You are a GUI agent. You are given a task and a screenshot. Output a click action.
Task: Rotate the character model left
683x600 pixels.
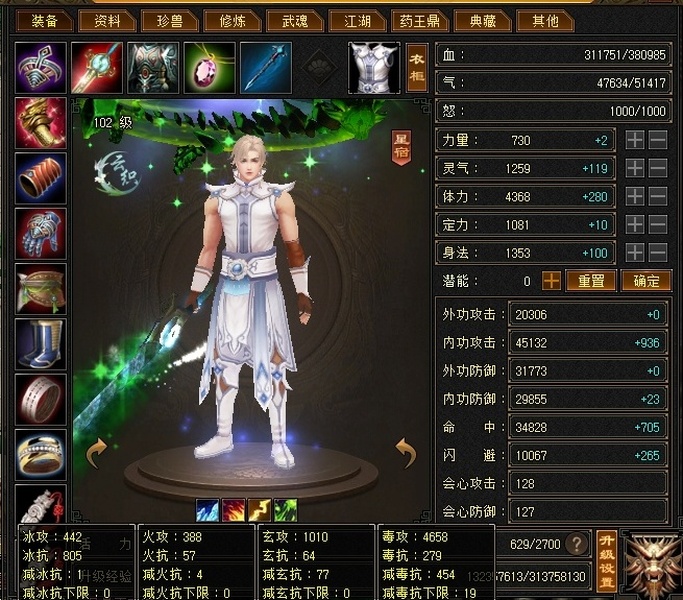(97, 454)
